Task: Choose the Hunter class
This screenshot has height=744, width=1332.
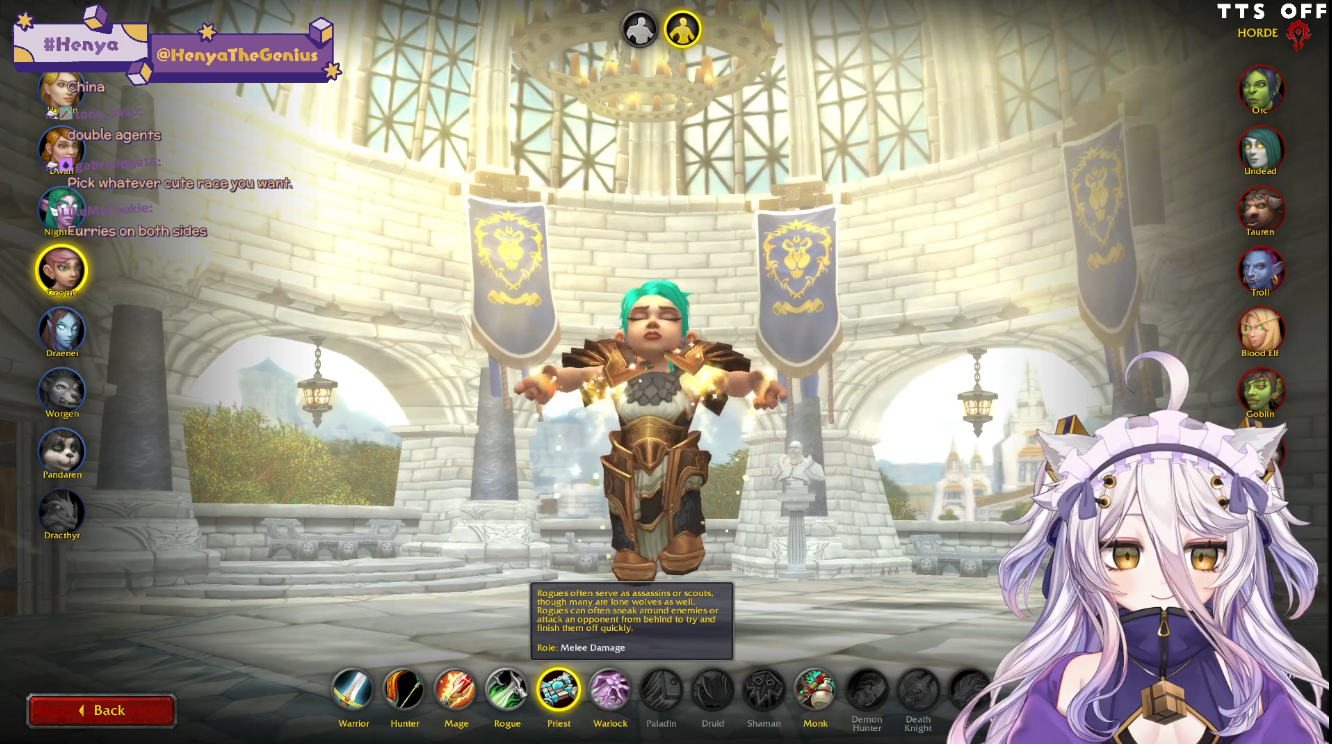Action: pyautogui.click(x=404, y=690)
